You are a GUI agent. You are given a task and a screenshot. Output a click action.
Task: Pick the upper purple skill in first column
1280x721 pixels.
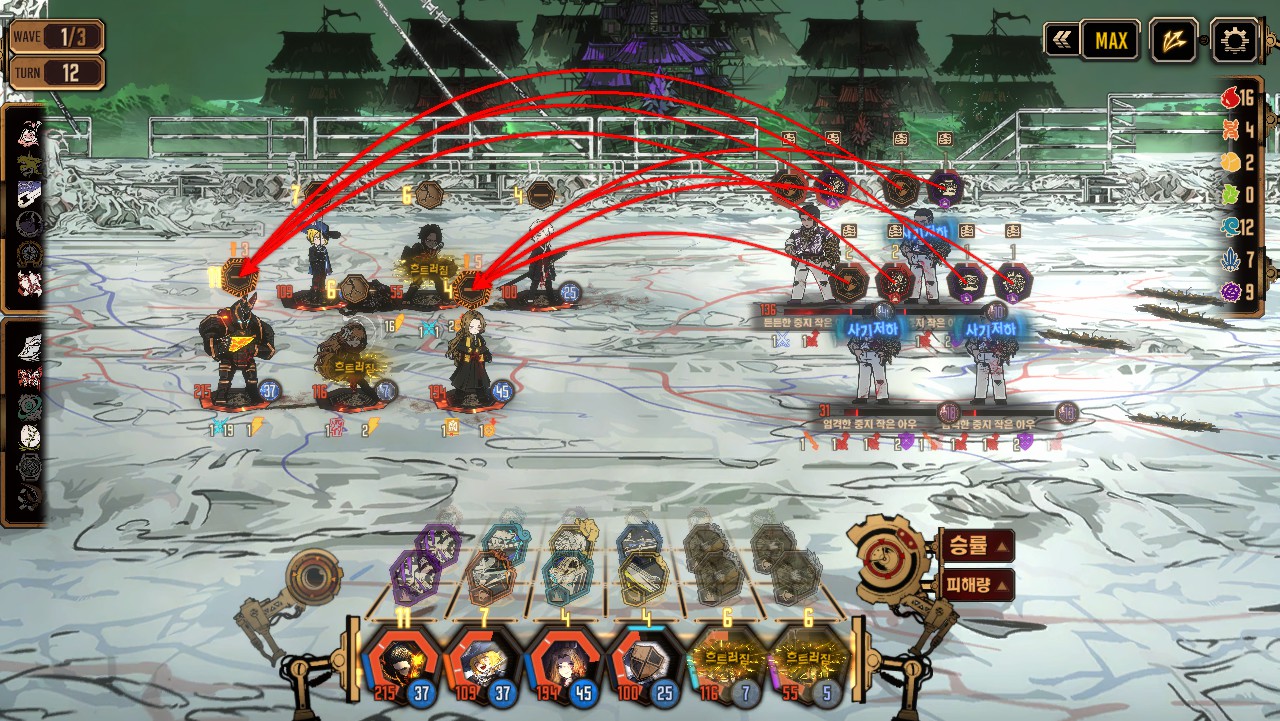point(440,544)
